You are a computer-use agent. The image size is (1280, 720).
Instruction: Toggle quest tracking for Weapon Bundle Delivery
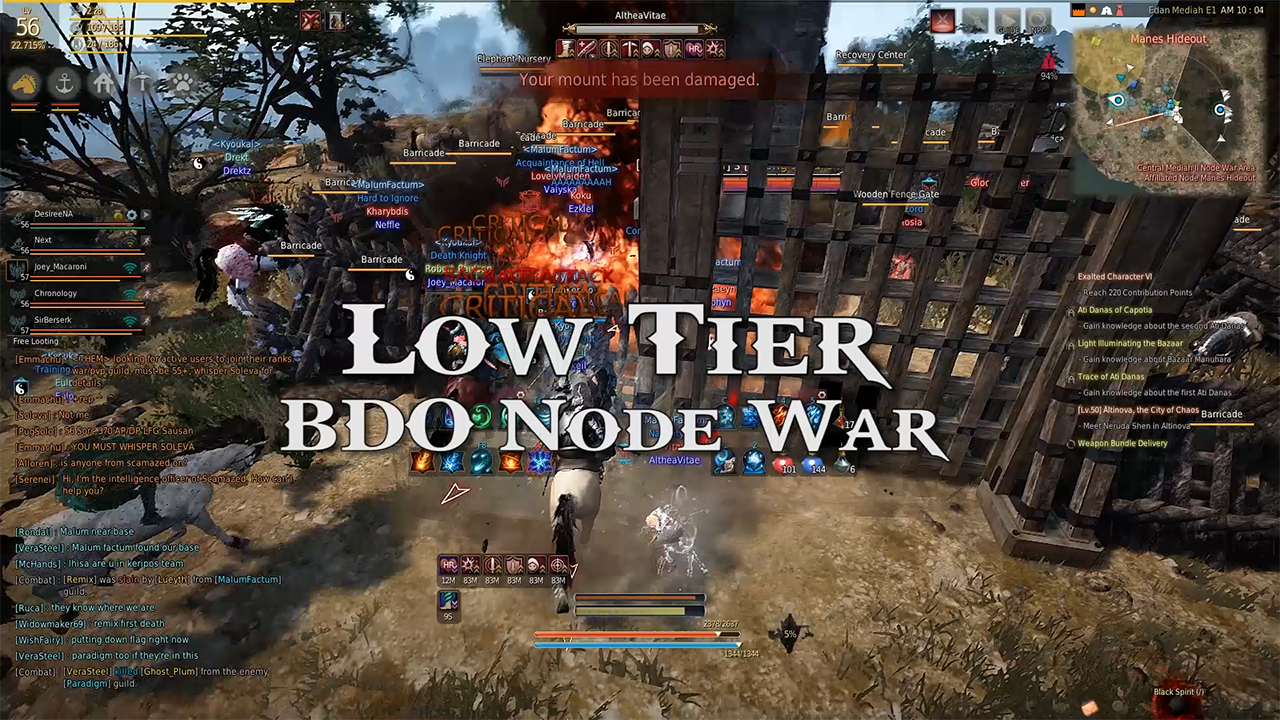1071,444
